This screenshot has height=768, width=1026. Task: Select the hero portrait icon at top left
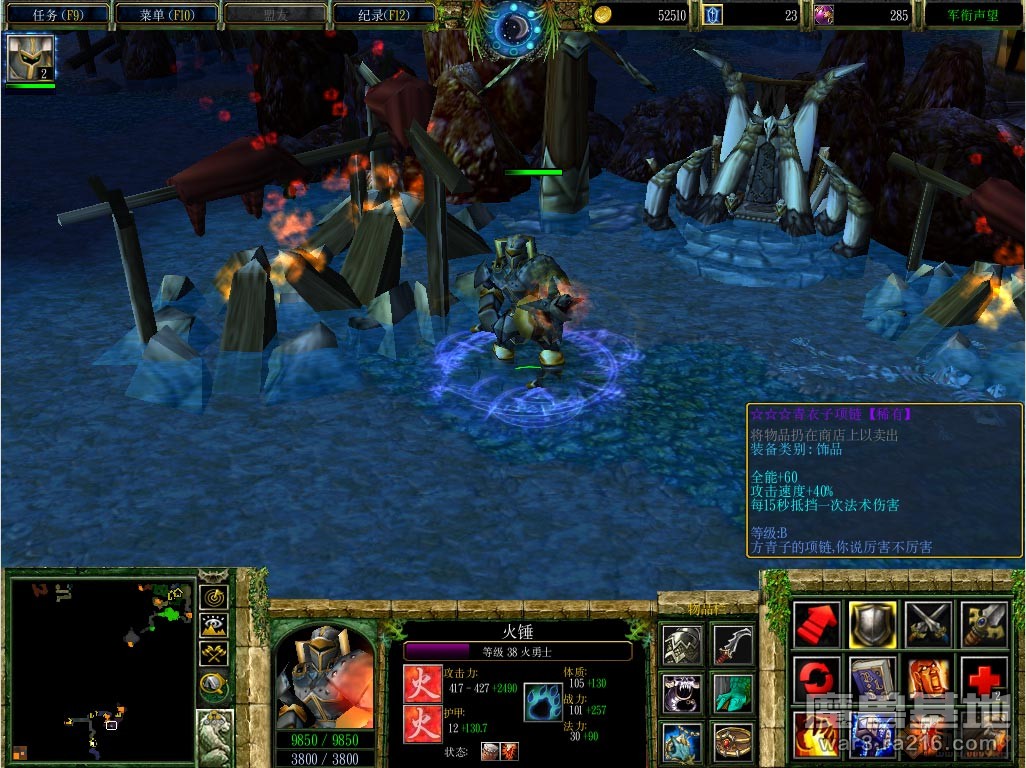coord(30,57)
